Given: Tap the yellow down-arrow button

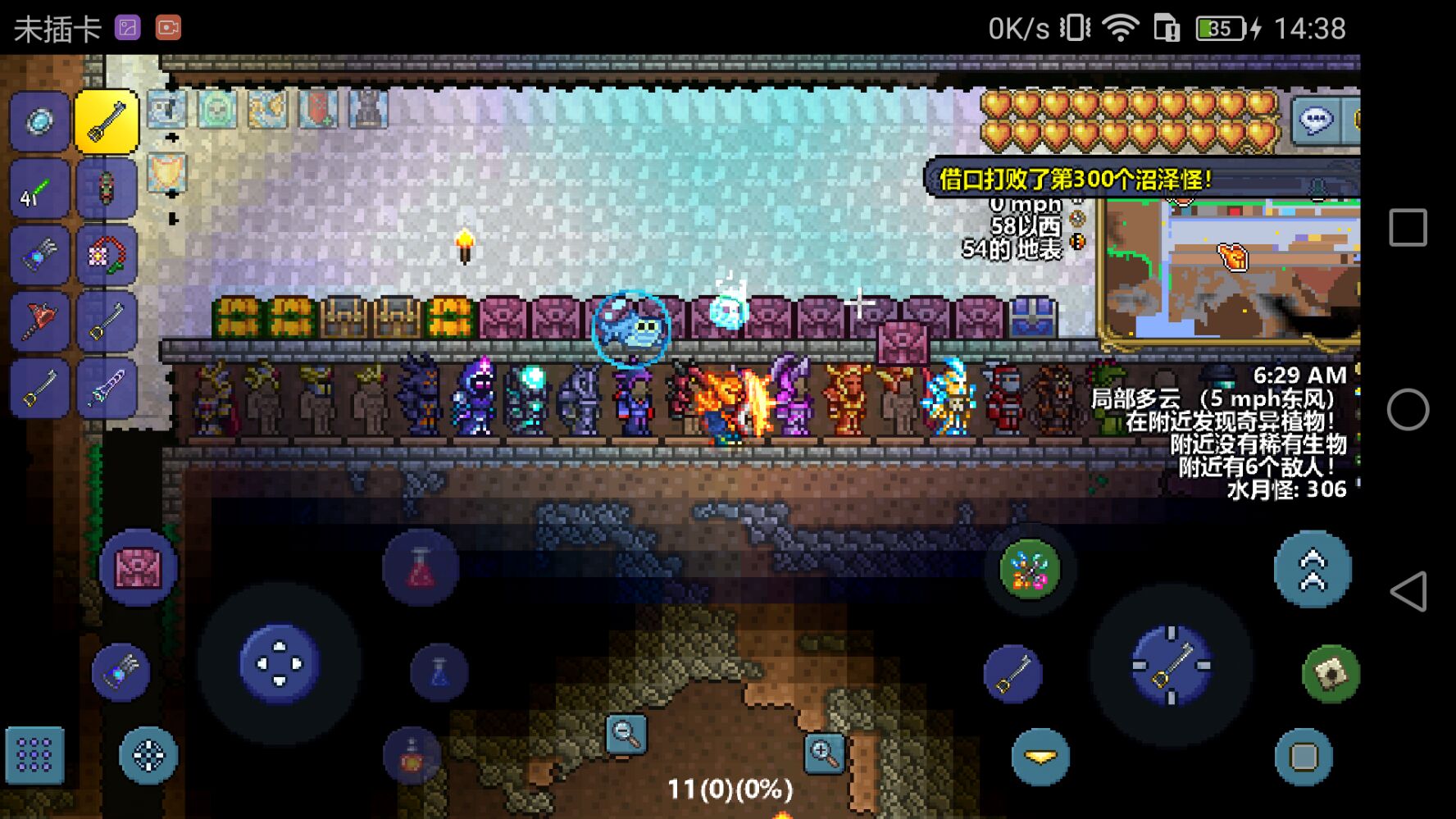Looking at the screenshot, I should click(1040, 756).
